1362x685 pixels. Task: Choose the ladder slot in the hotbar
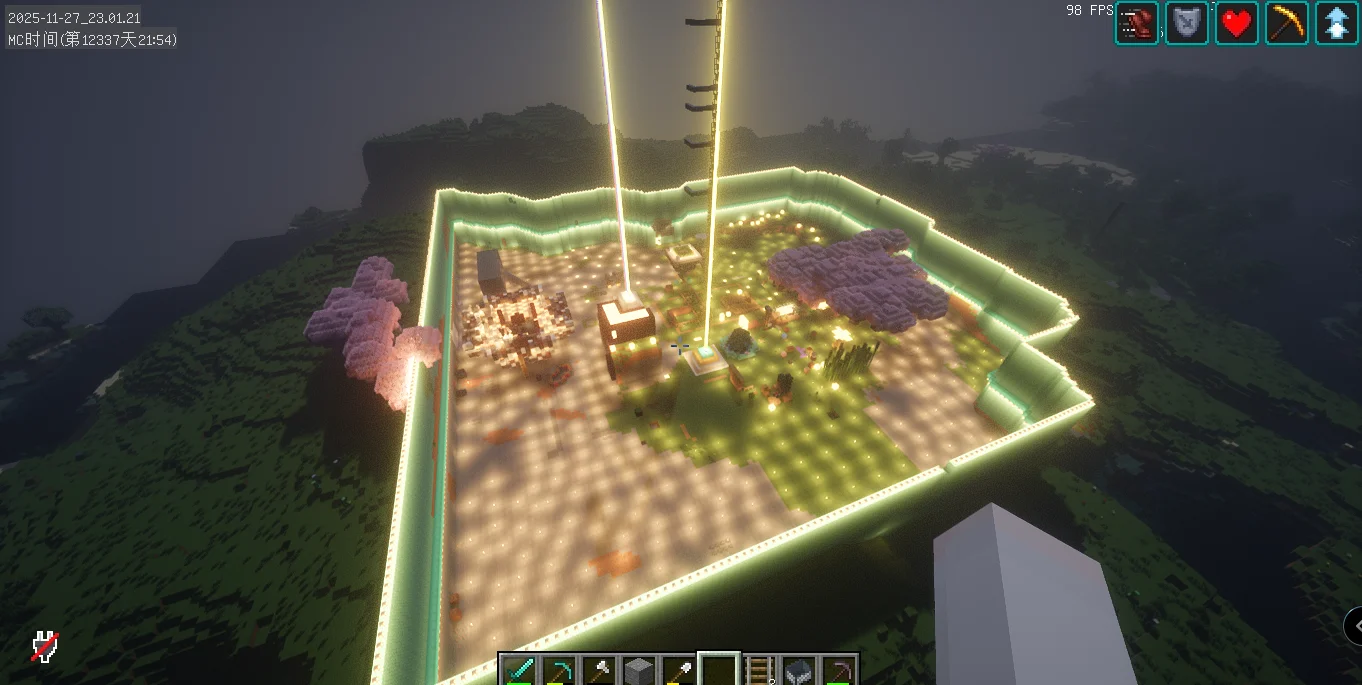760,670
